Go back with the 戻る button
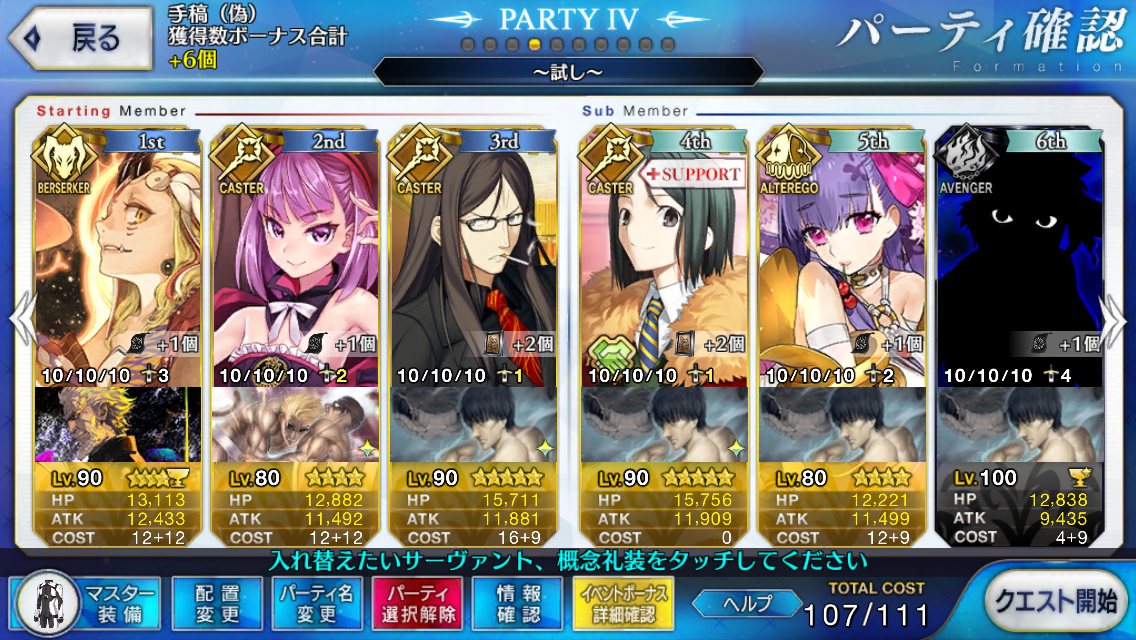The image size is (1136, 640). click(80, 39)
